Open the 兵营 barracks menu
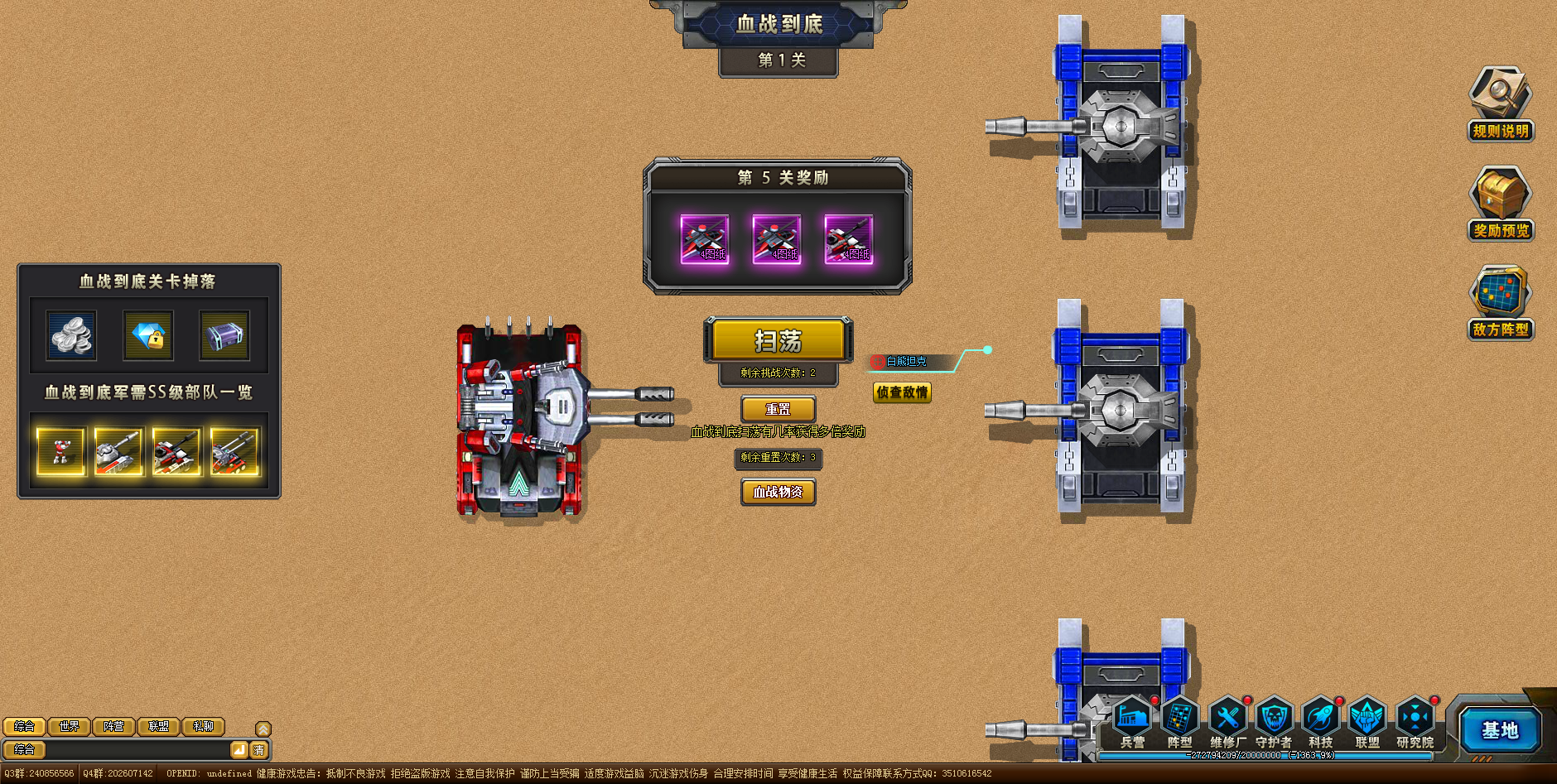Screen dimensions: 1557x784 (x=1132, y=722)
